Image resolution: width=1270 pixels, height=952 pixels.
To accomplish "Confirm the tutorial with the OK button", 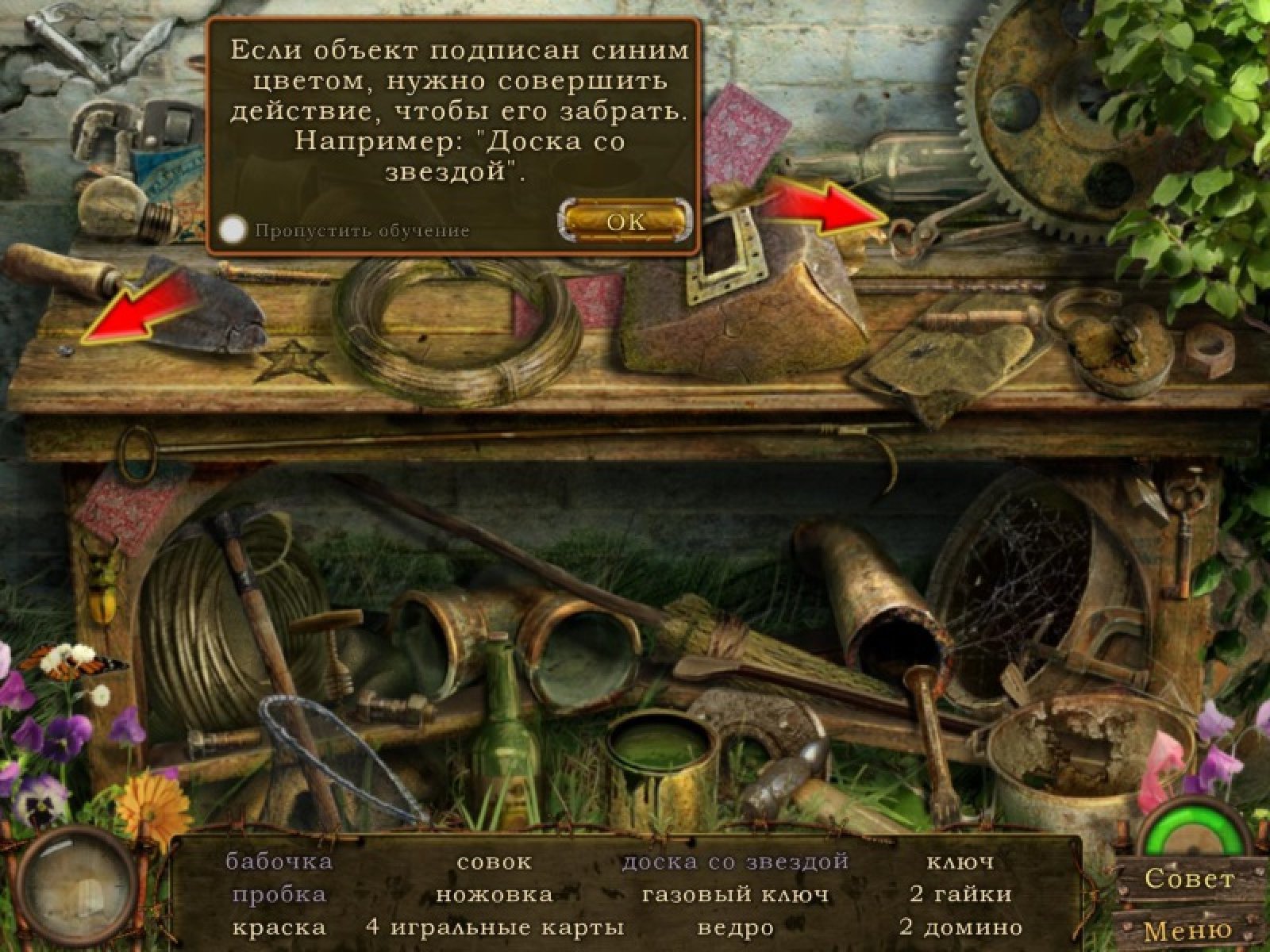I will 625,221.
